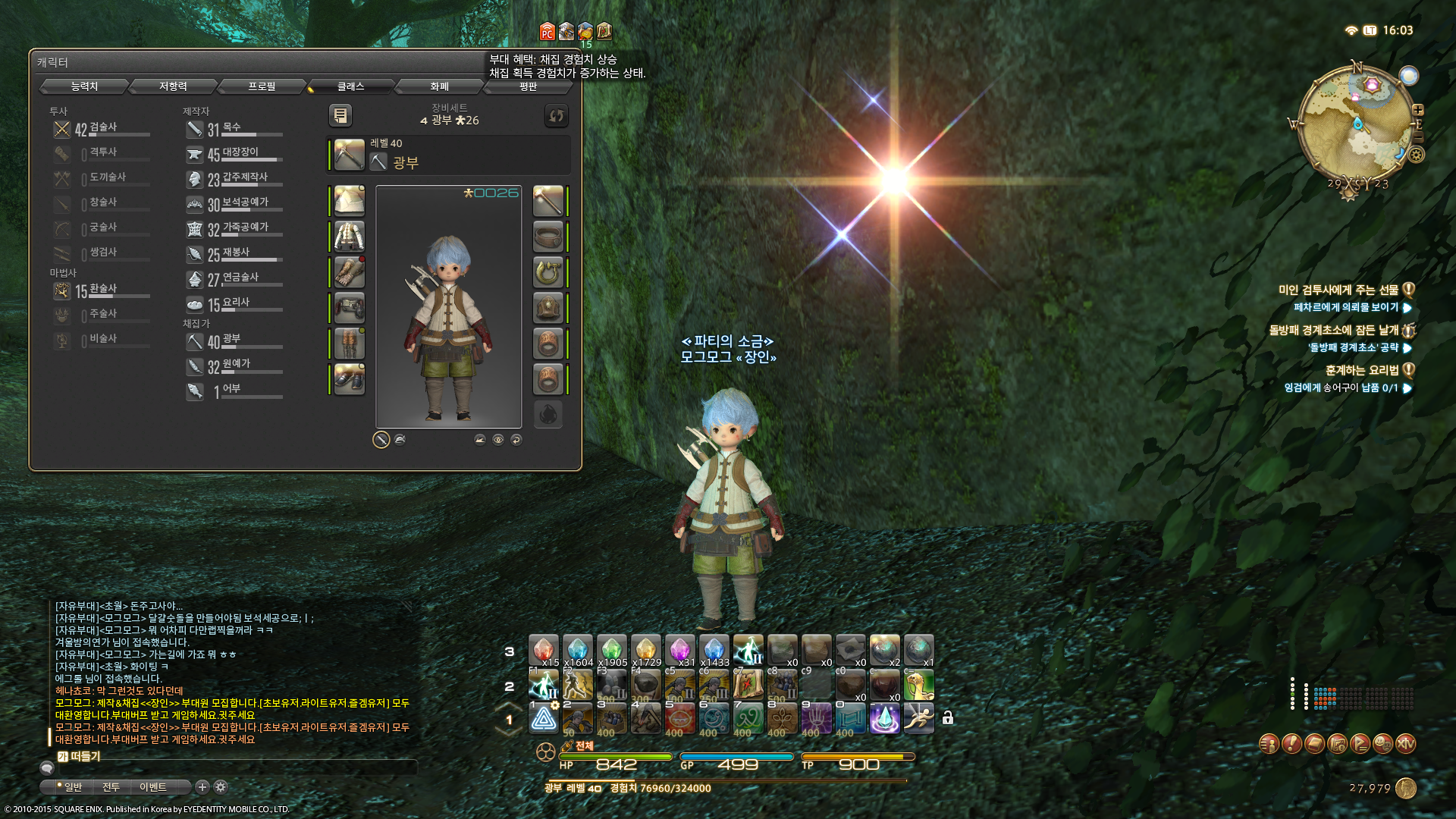Show the 화폐 tab
The height and width of the screenshot is (819, 1456).
tap(439, 86)
